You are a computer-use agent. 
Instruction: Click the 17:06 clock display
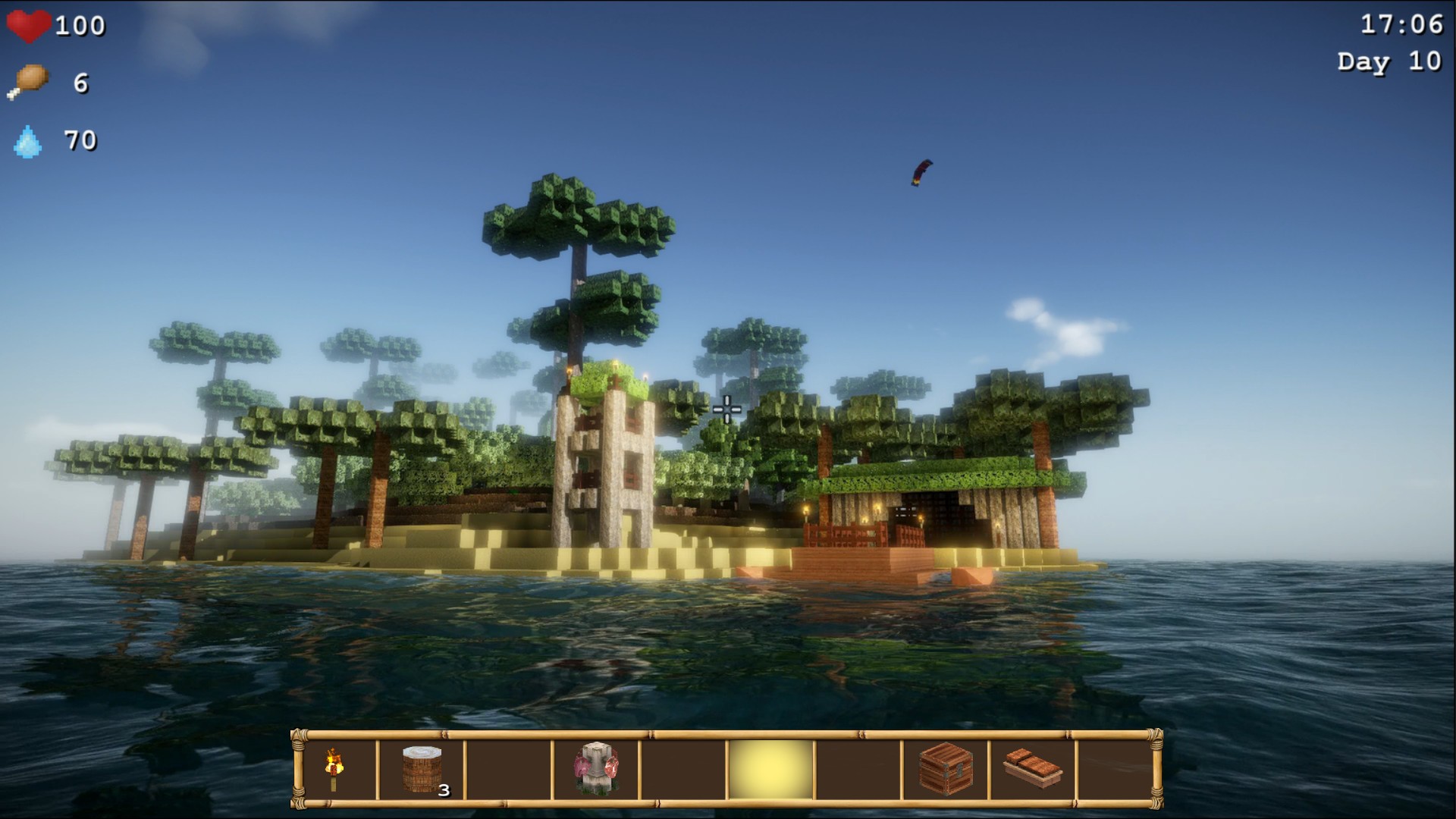coord(1404,24)
